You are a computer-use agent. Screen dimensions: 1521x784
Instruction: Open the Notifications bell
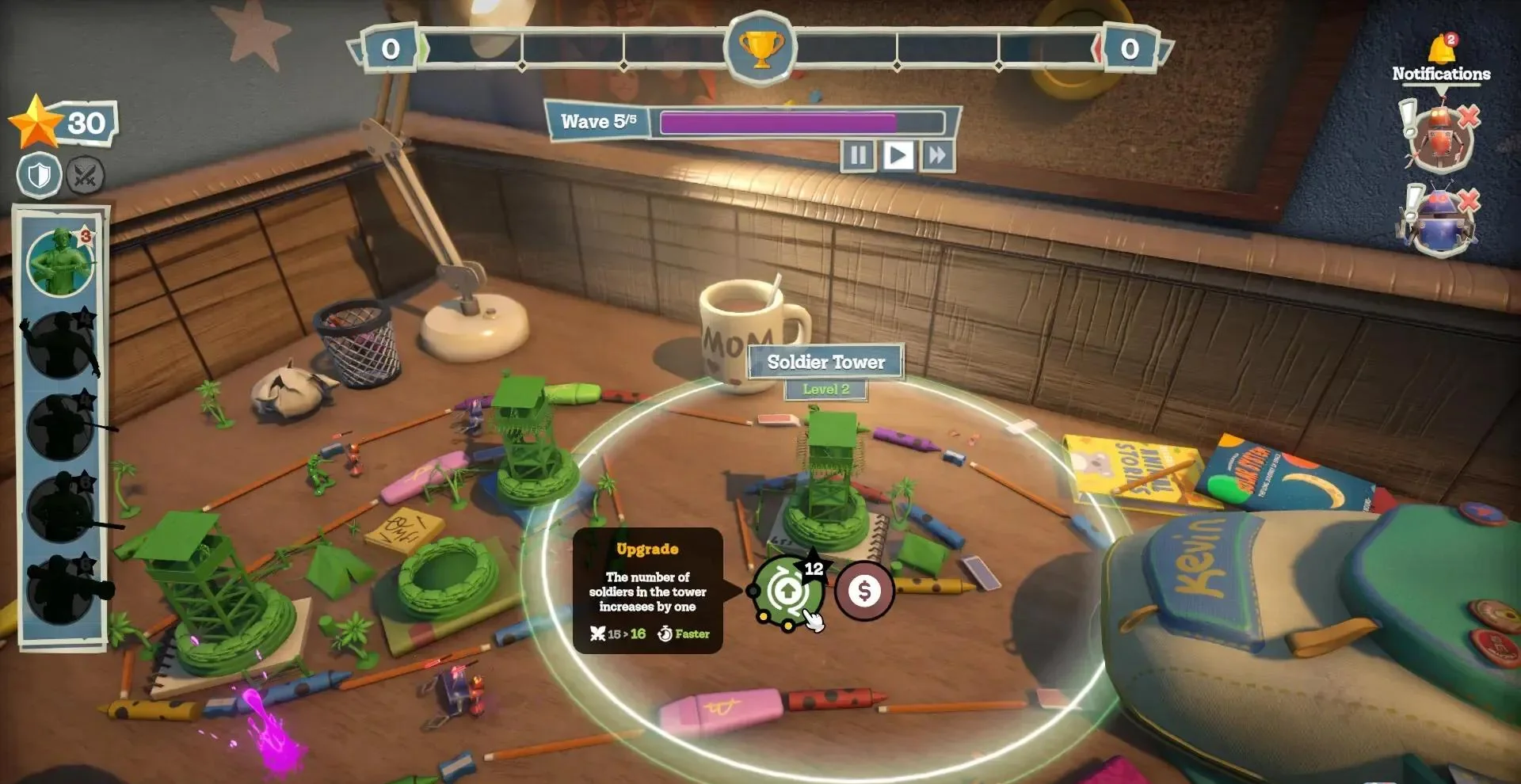coord(1441,51)
